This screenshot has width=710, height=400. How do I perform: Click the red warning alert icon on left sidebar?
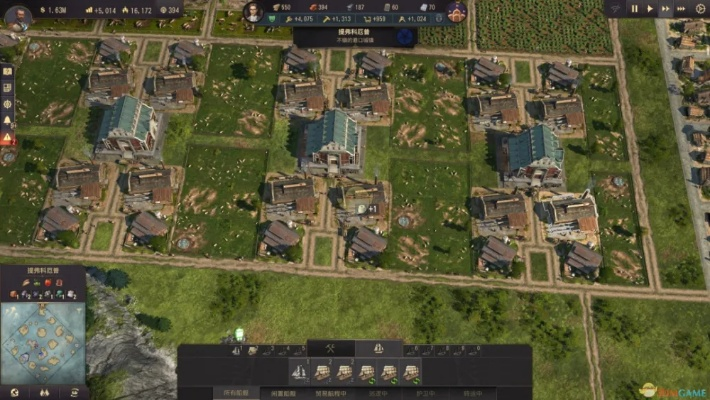click(x=7, y=138)
